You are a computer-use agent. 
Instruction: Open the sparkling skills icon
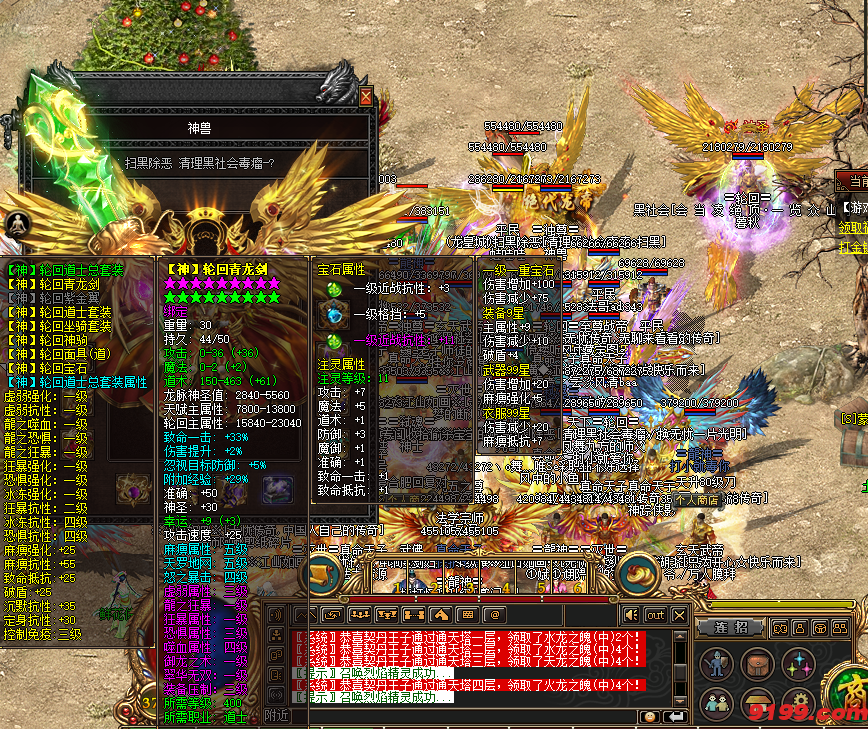coord(798,663)
